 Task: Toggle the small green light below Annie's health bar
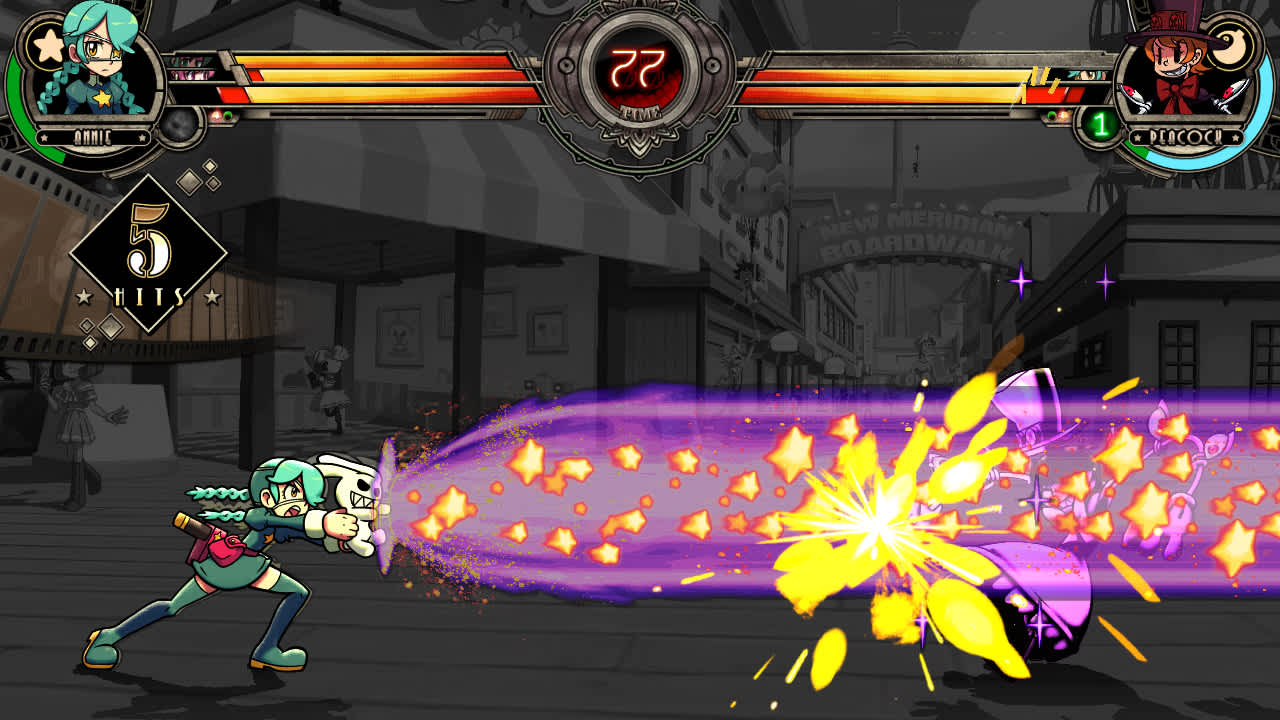coord(229,114)
